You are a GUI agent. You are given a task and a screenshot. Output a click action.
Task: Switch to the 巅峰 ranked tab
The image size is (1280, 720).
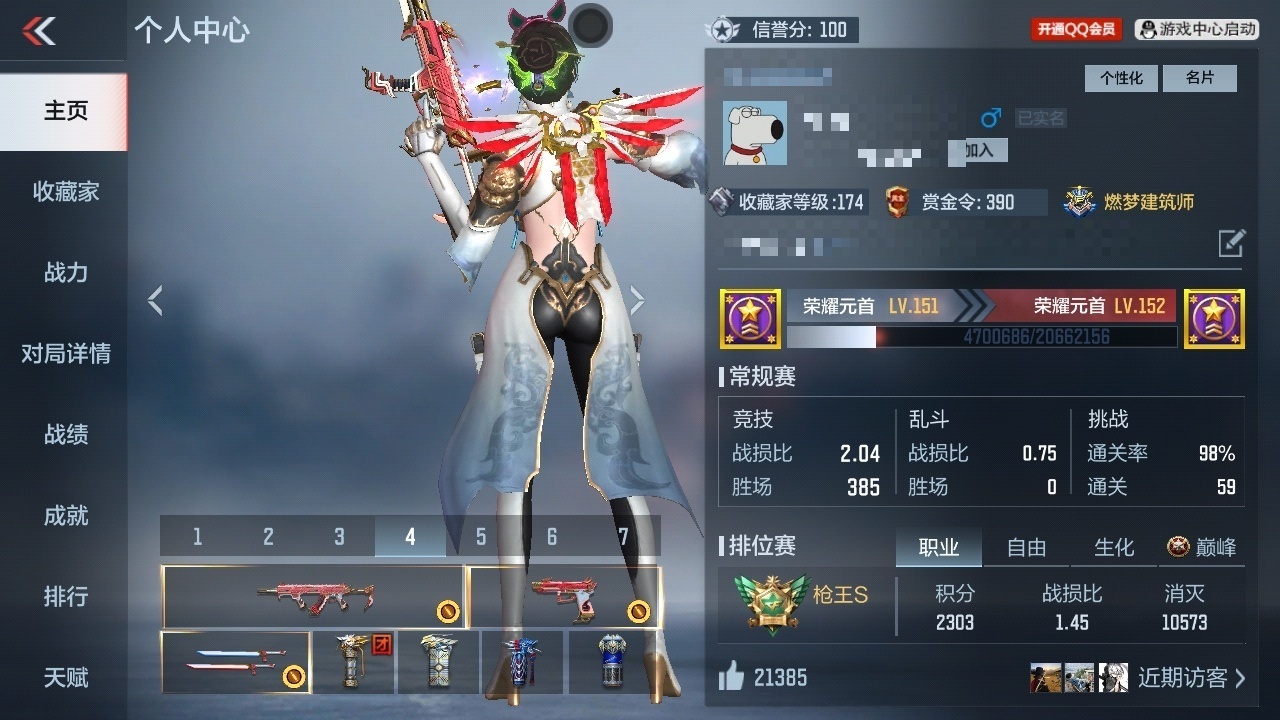pos(1200,548)
